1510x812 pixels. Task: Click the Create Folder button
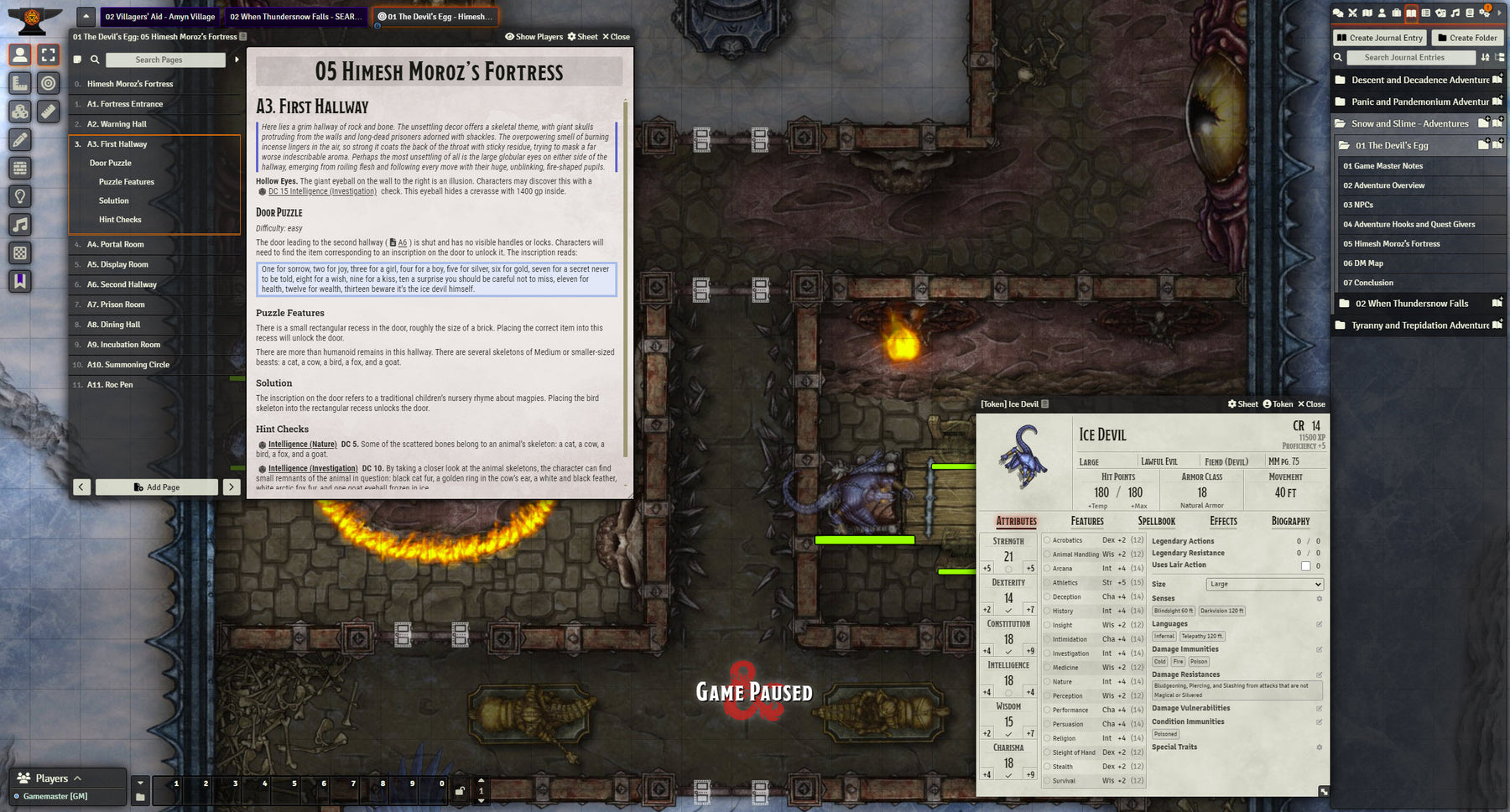click(1467, 38)
